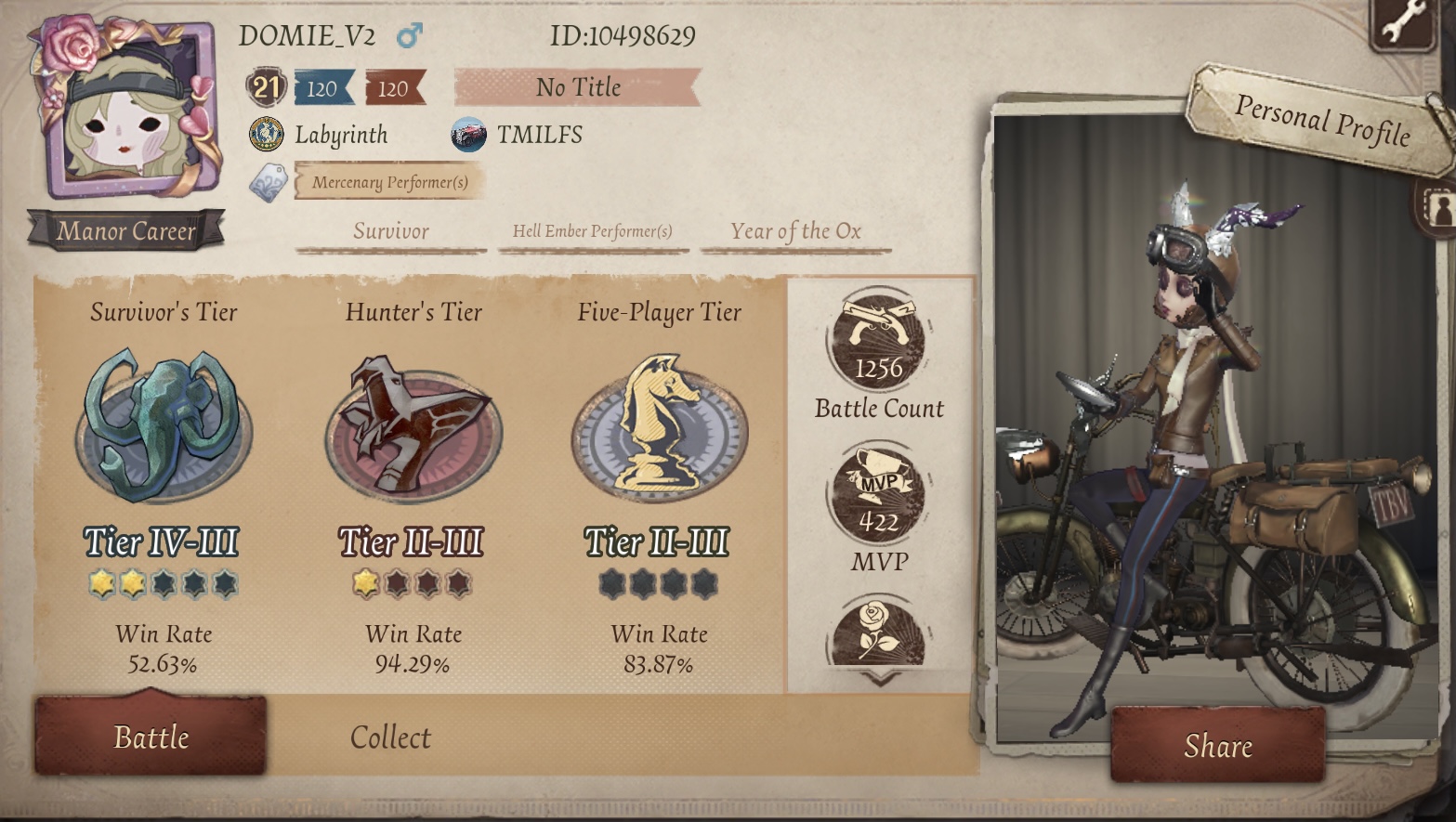Switch to the Hell Ember Performer(s) tab

coord(593,228)
